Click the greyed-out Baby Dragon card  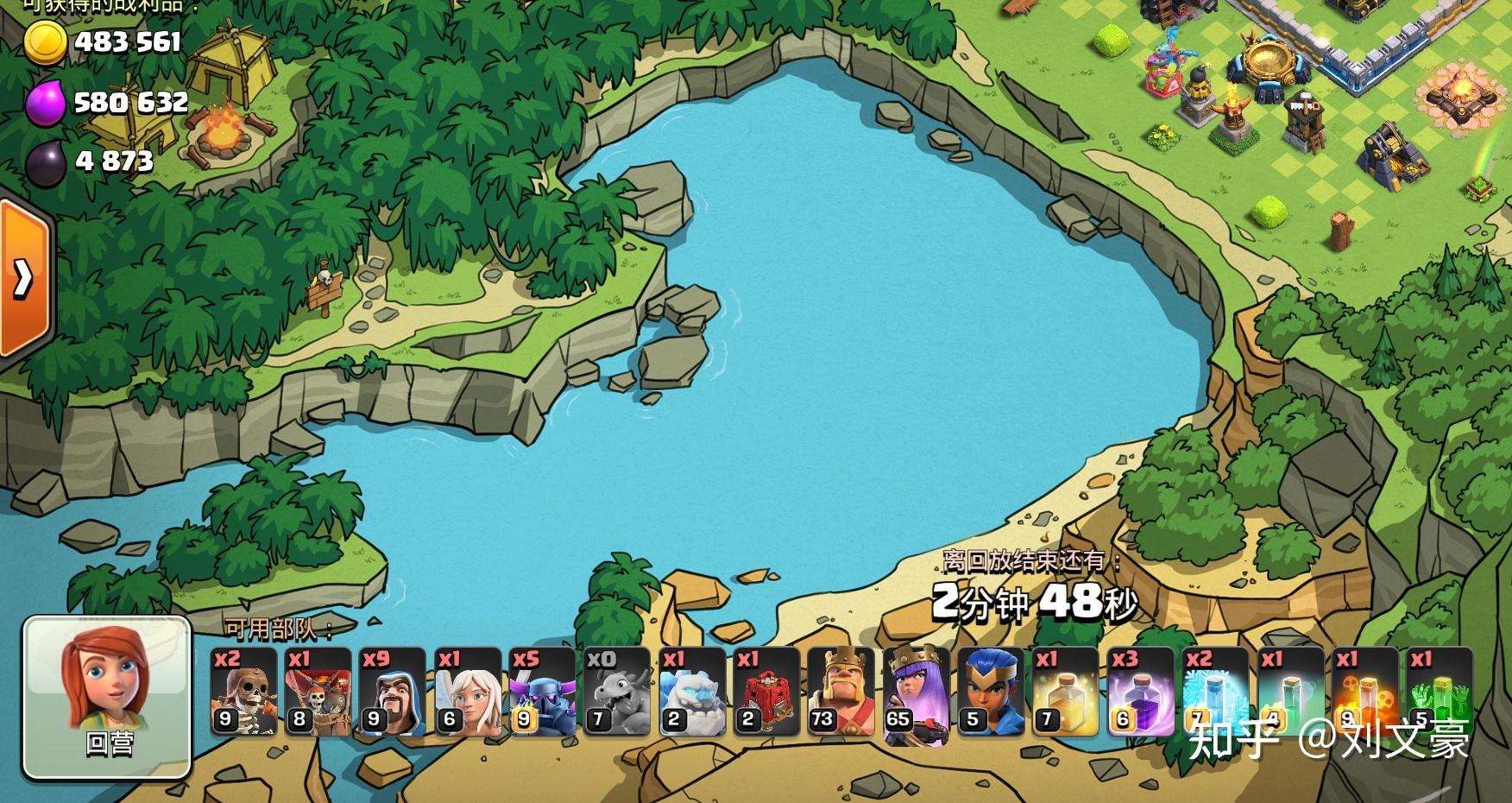coord(617,692)
